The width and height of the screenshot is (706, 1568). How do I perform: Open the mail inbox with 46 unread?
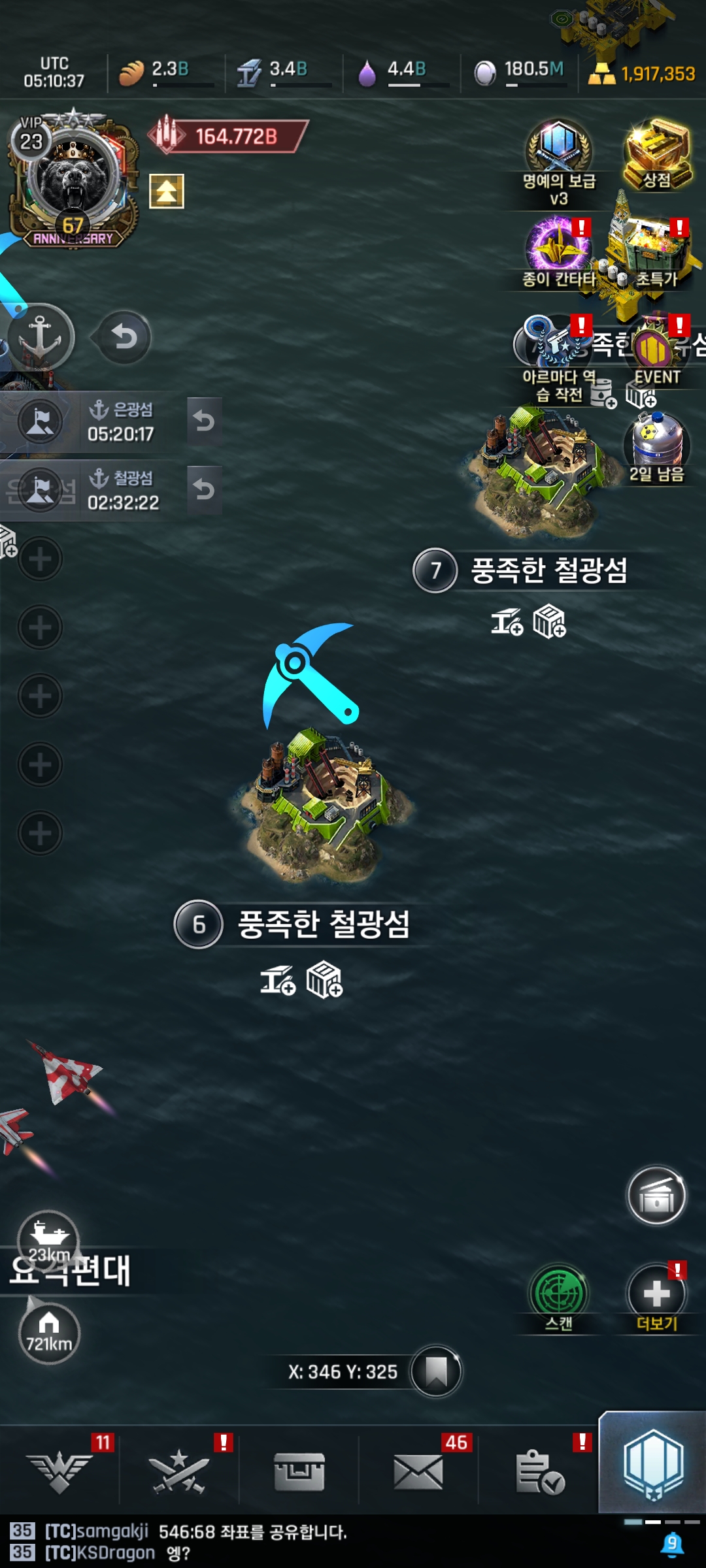tap(418, 1472)
